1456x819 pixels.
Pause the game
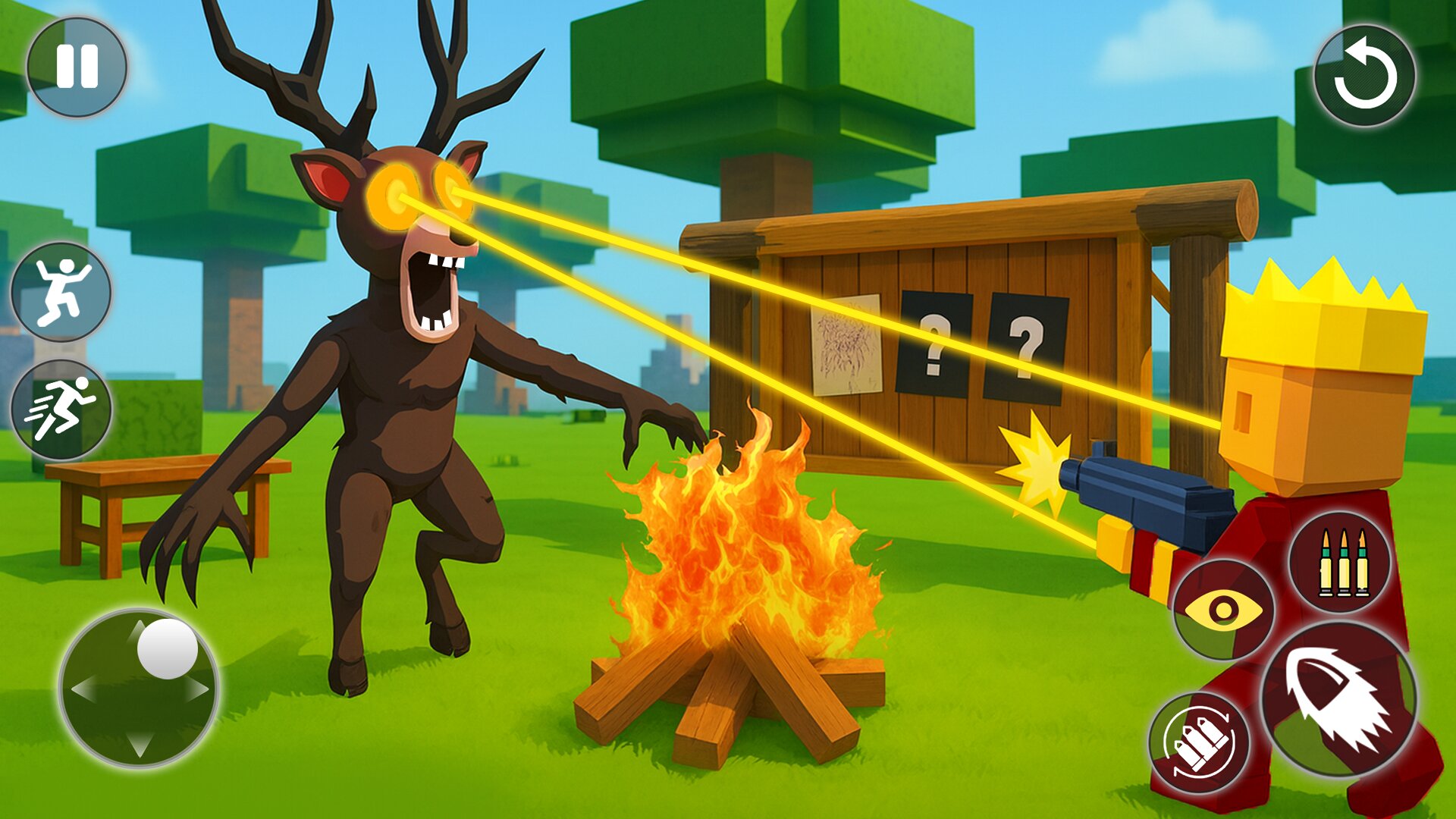coord(78,67)
